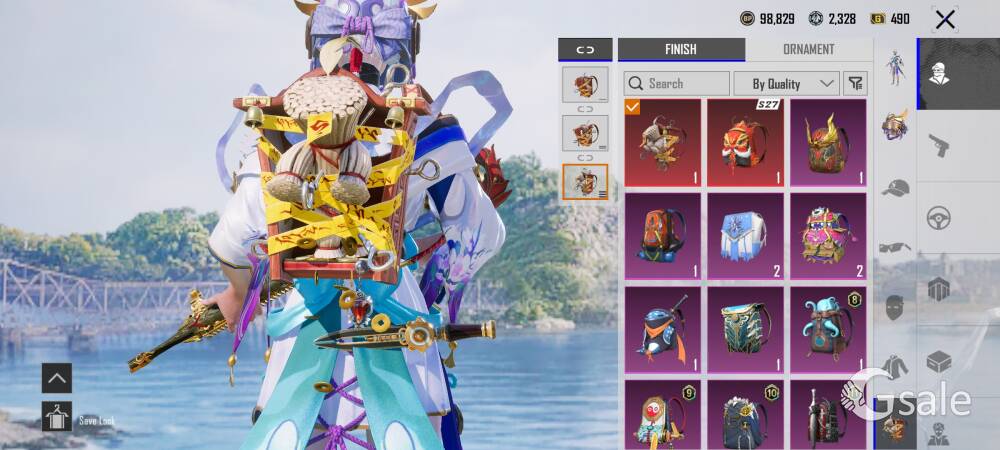Expand the up-arrow panel button
Viewport: 1000px width, 450px height.
tap(57, 377)
